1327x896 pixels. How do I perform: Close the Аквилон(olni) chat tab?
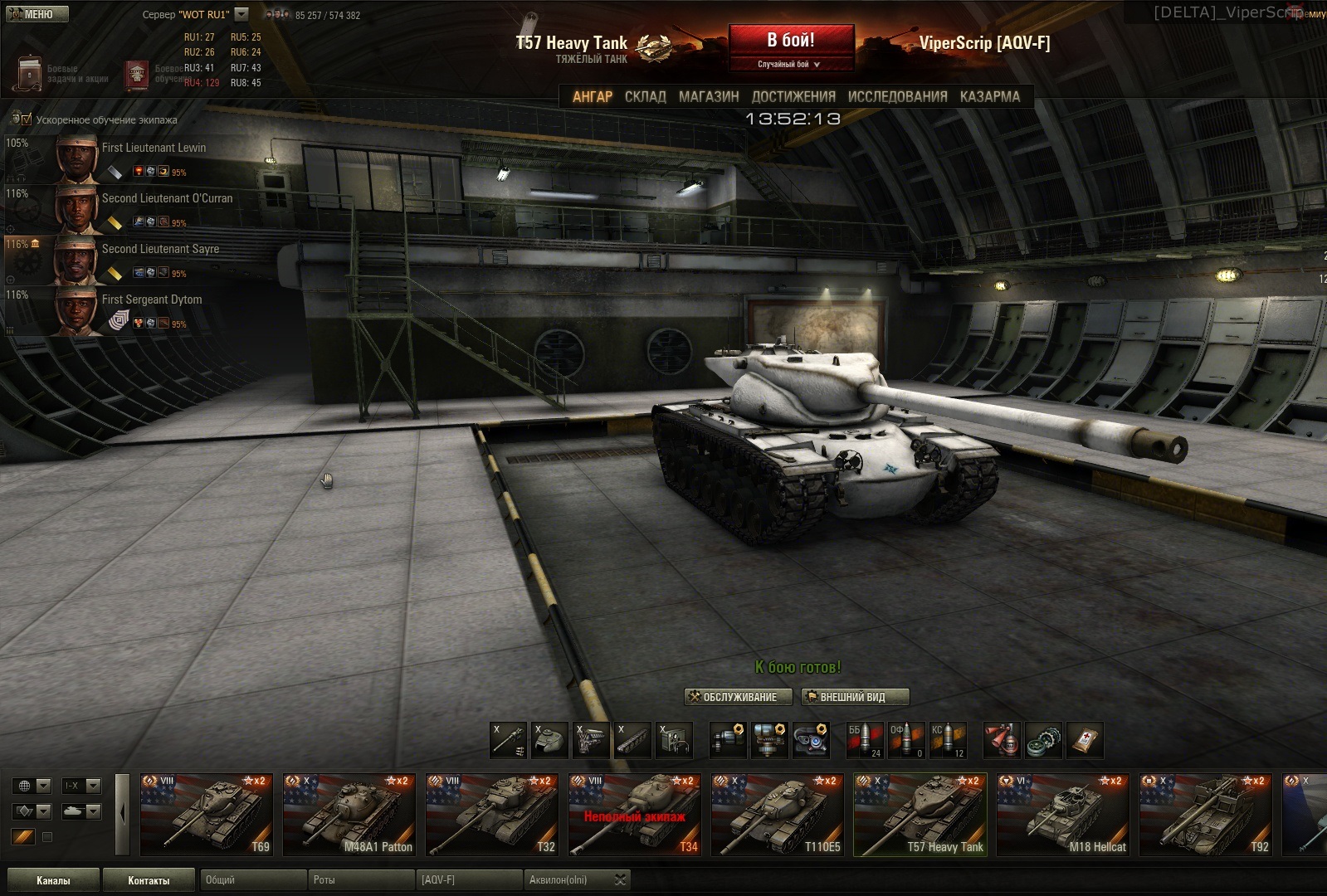click(x=620, y=879)
